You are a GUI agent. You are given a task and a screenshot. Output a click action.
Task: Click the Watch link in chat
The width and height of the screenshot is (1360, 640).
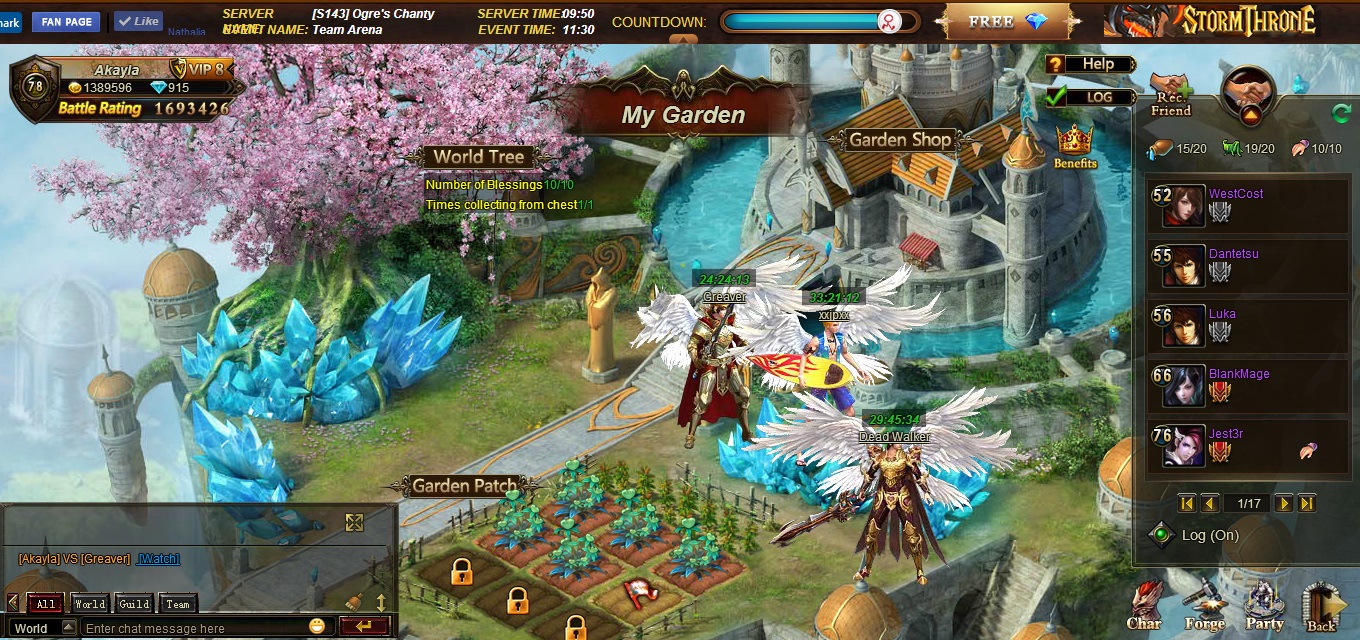[x=158, y=559]
